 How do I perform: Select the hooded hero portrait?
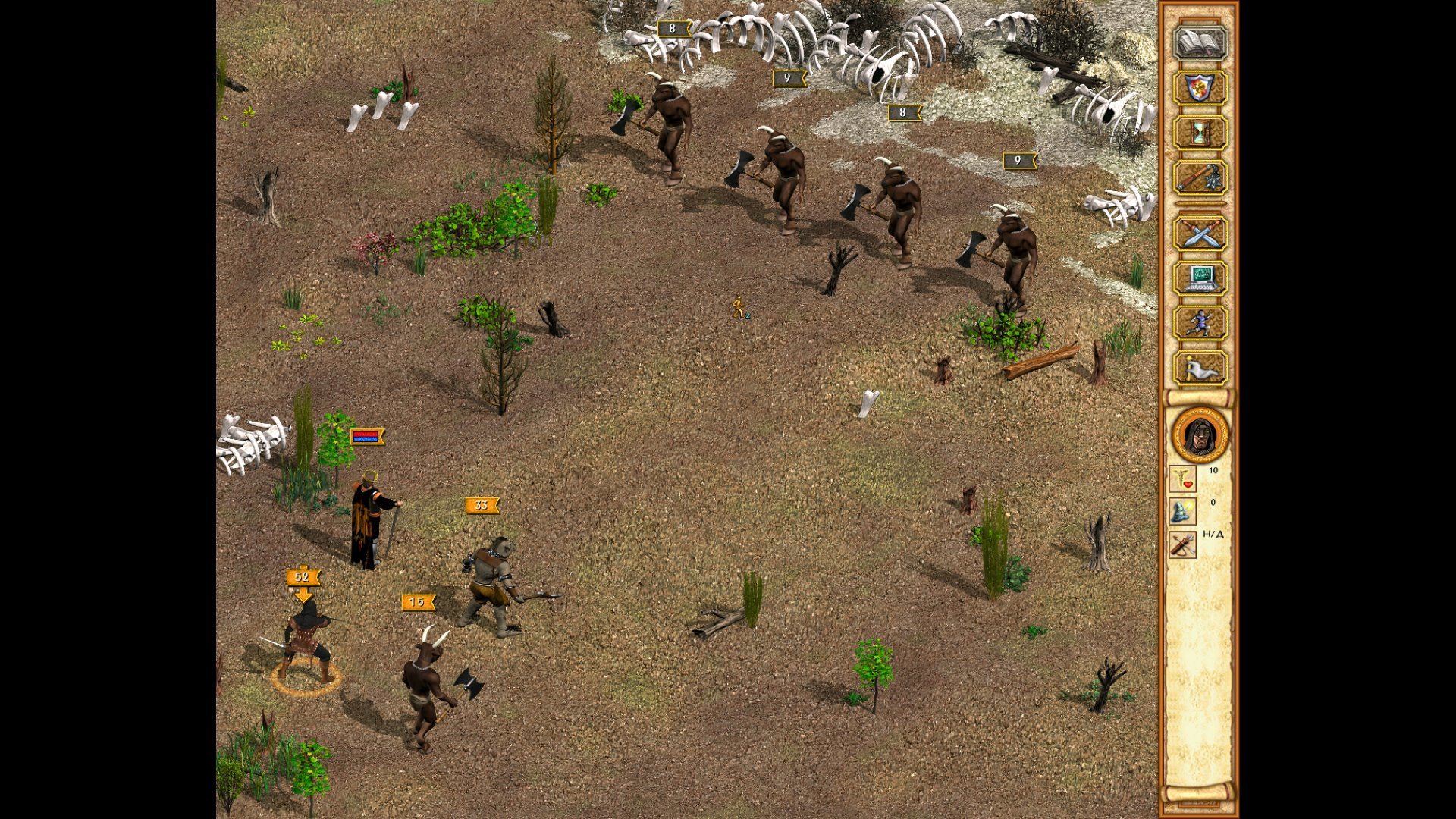[1200, 435]
